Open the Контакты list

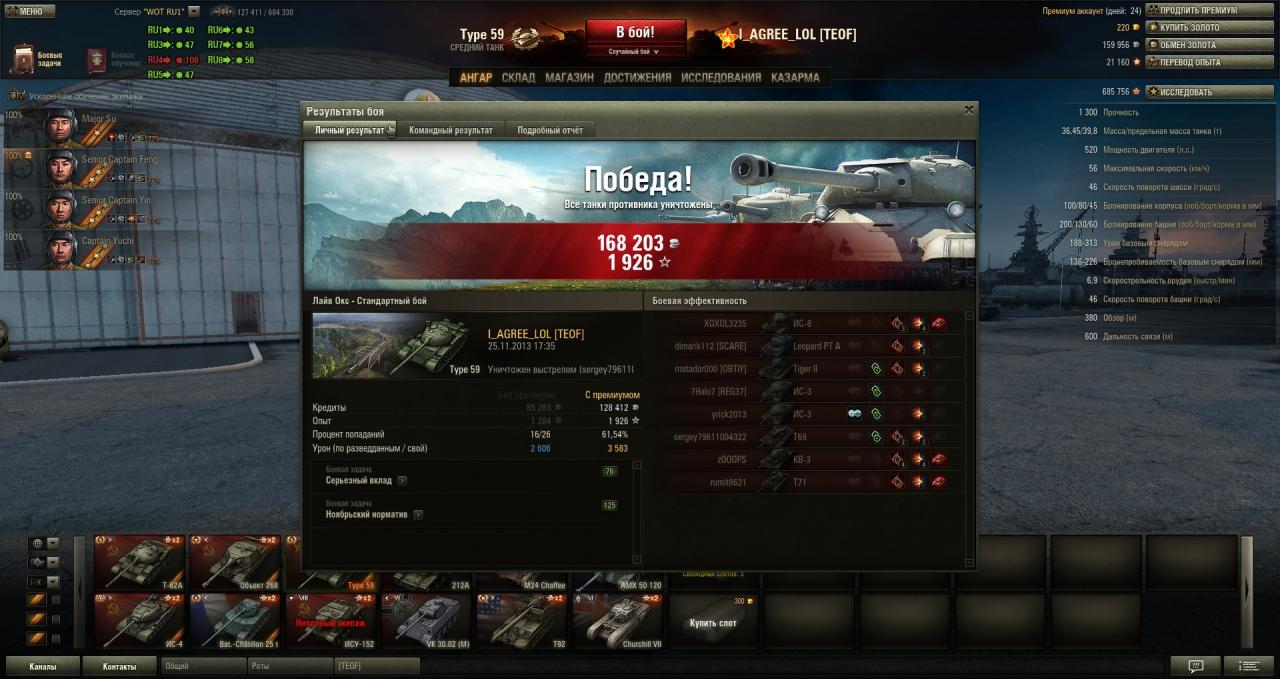(118, 666)
